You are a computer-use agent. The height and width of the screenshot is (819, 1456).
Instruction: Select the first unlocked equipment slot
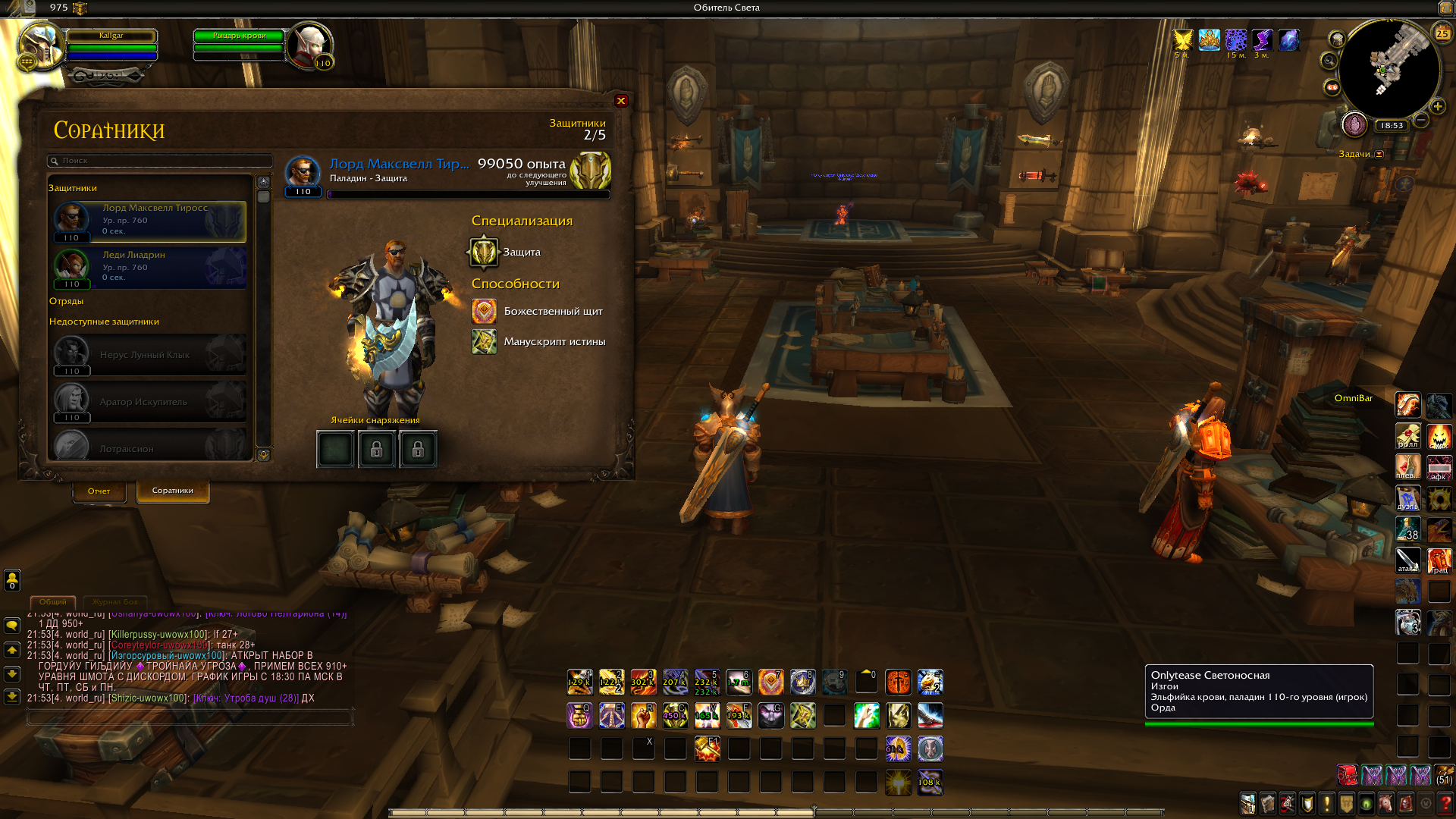click(335, 450)
